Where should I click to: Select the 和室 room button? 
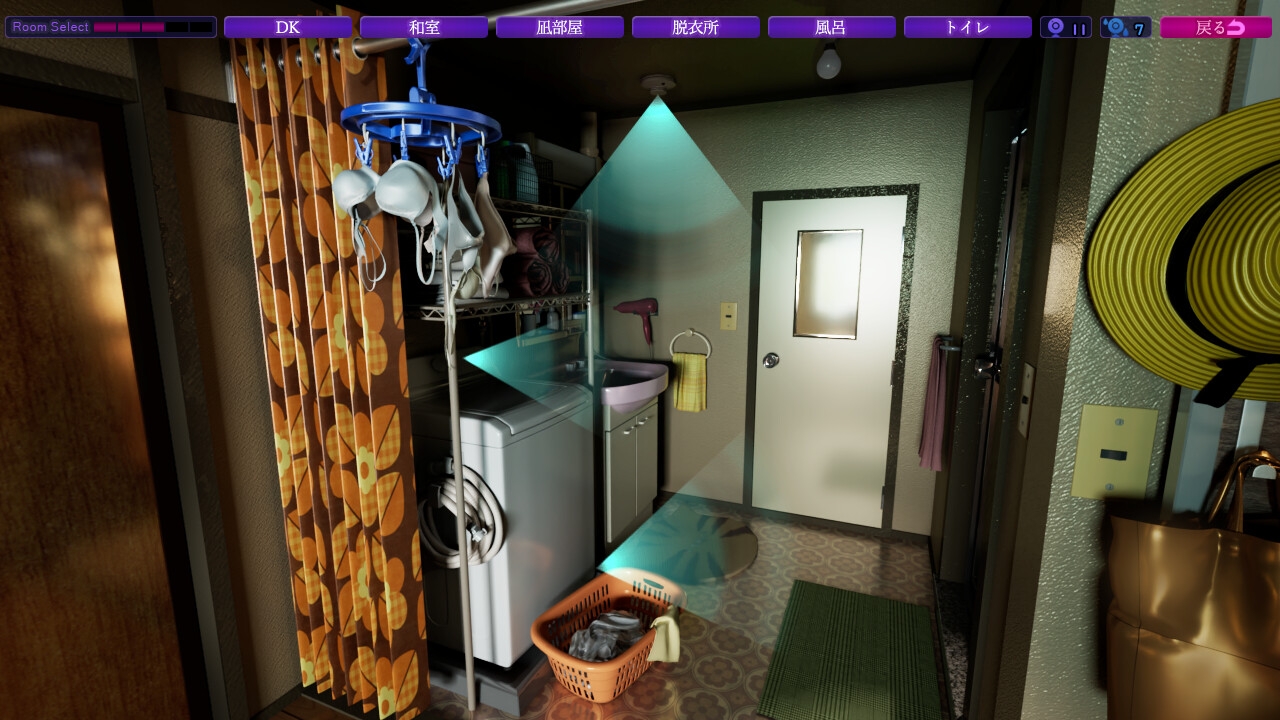(x=424, y=27)
